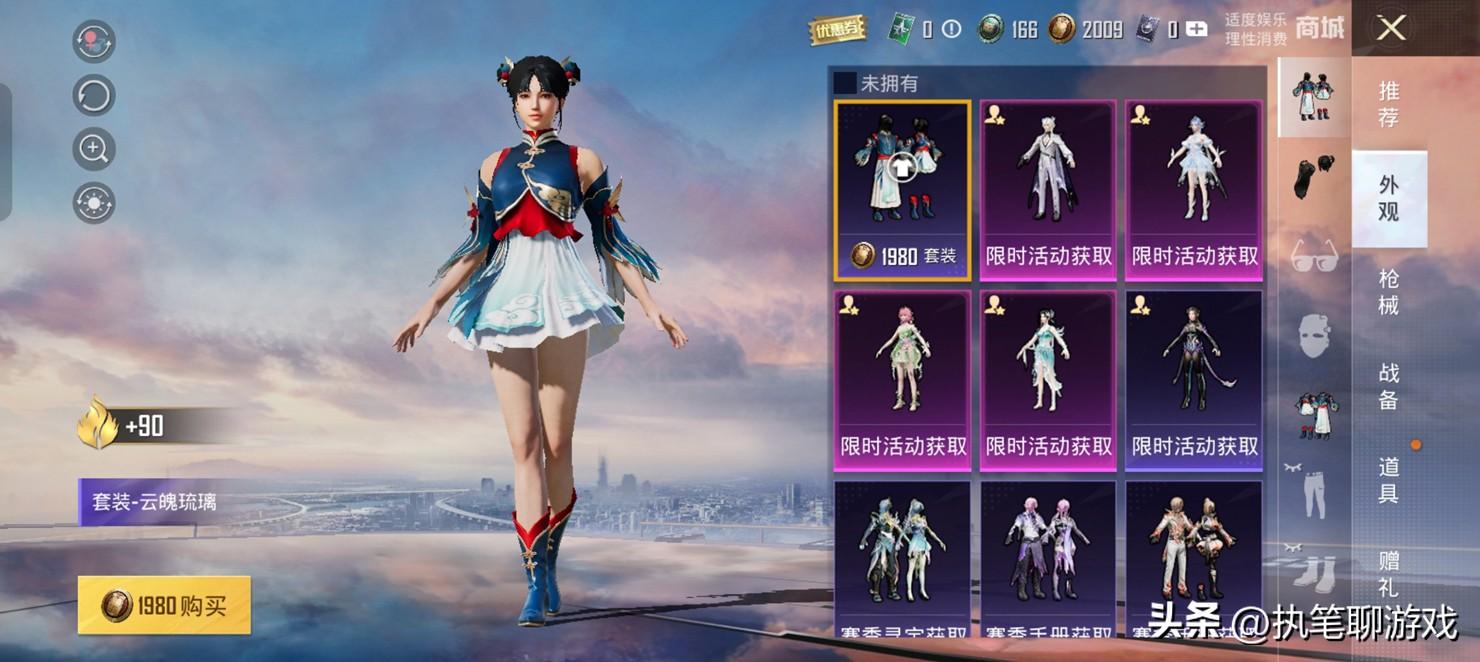The height and width of the screenshot is (662, 1480).
Task: Add currency with the plus button
Action: click(1196, 30)
